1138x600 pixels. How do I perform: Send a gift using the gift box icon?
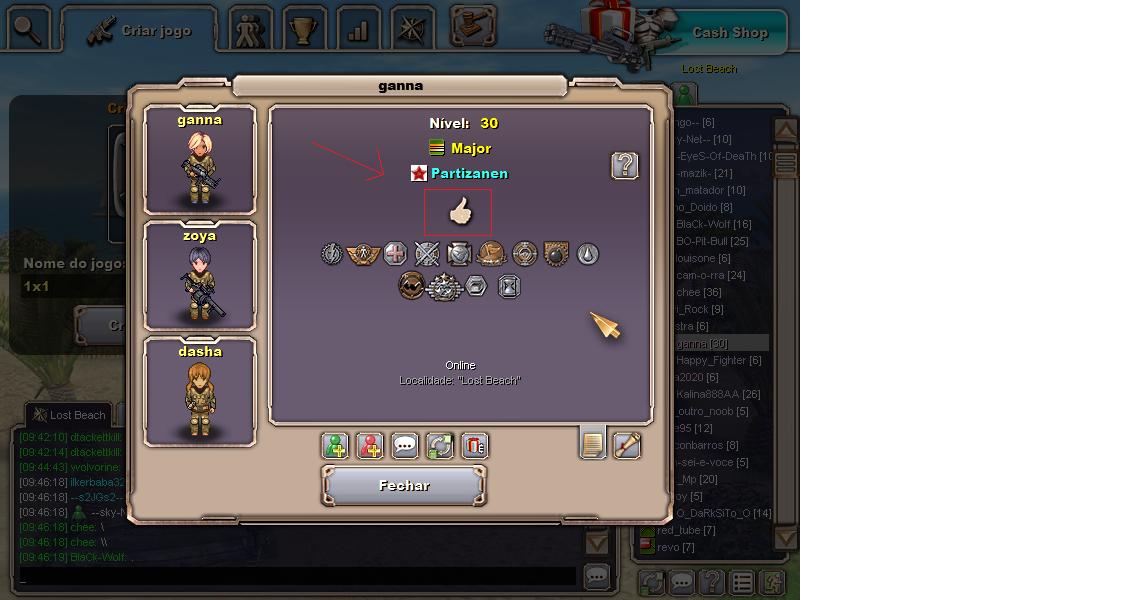pyautogui.click(x=475, y=446)
